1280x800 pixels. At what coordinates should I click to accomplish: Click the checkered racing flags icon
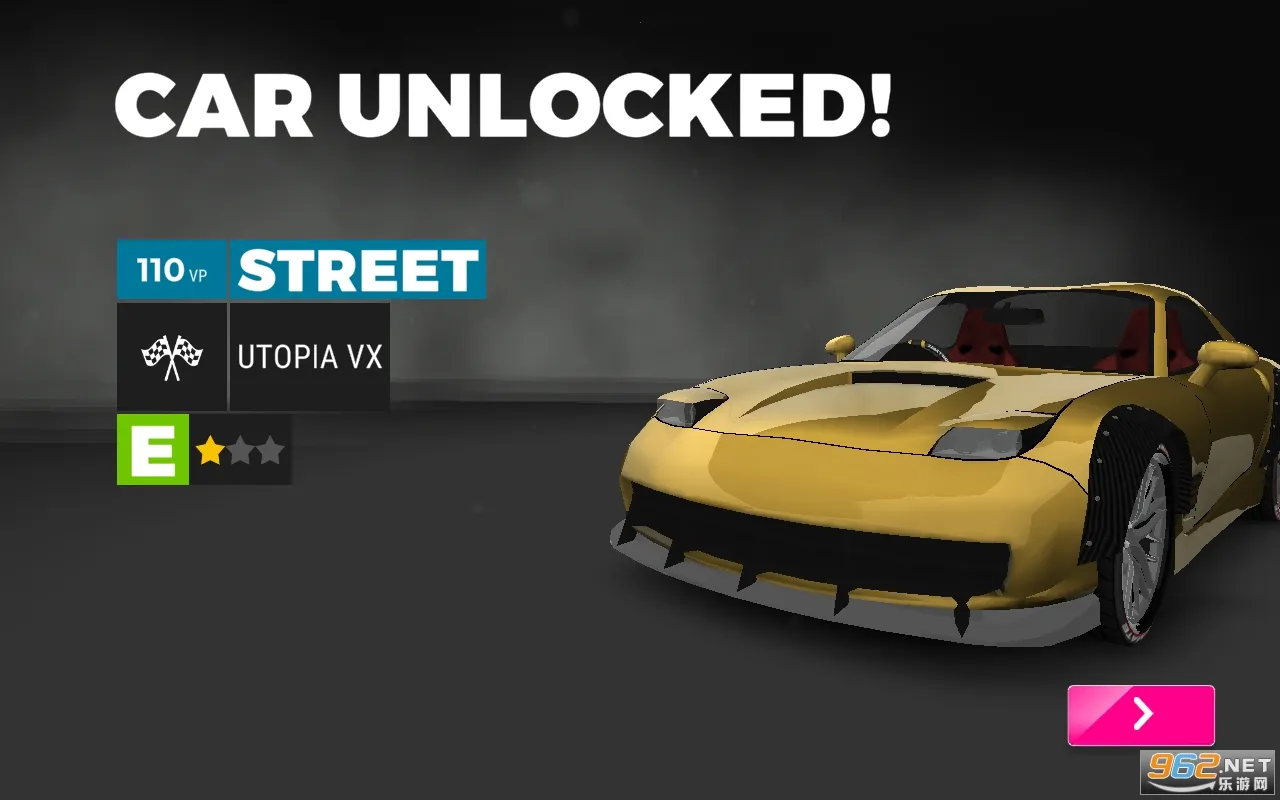(x=171, y=356)
